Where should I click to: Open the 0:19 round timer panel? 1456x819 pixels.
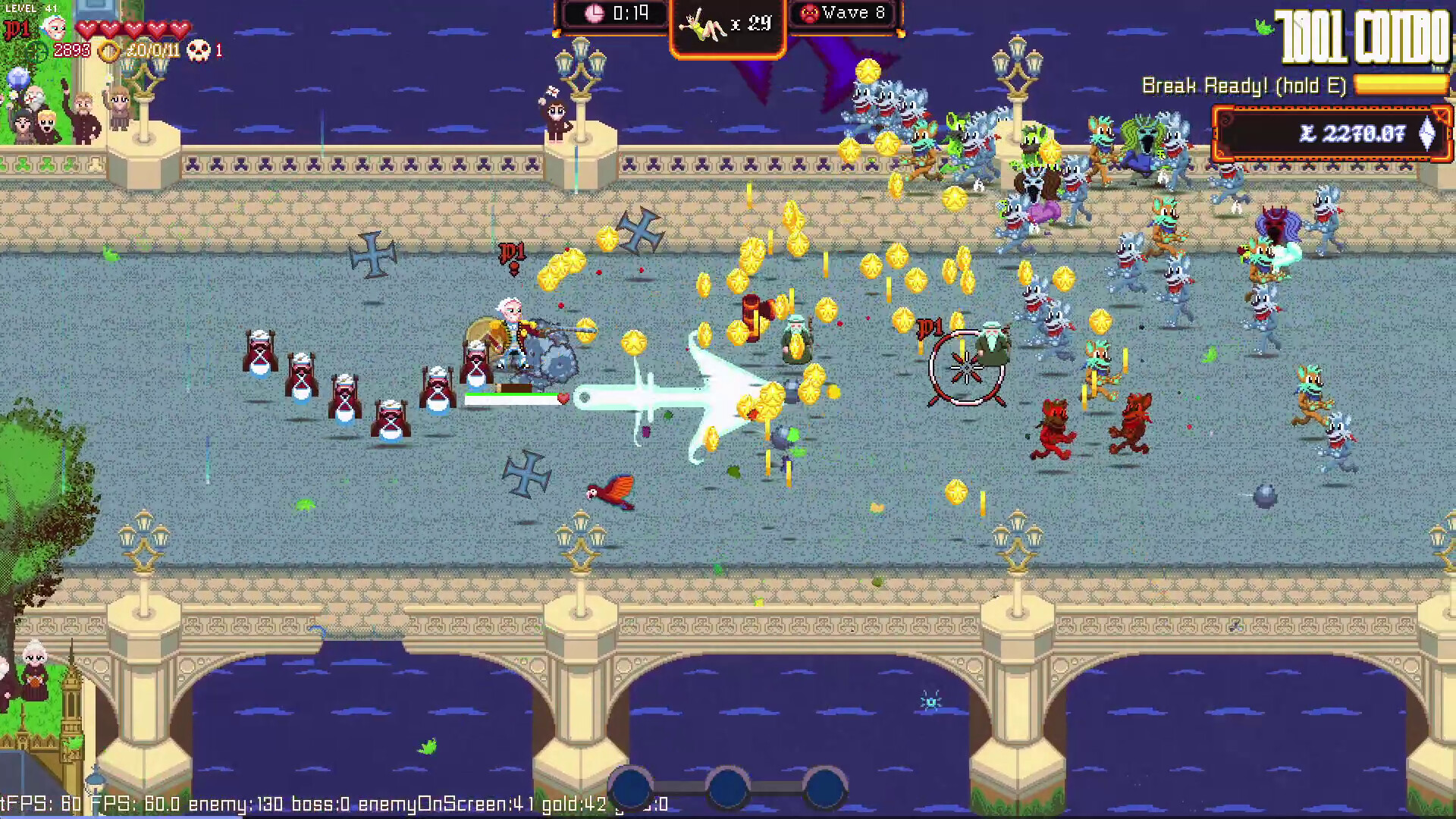614,13
